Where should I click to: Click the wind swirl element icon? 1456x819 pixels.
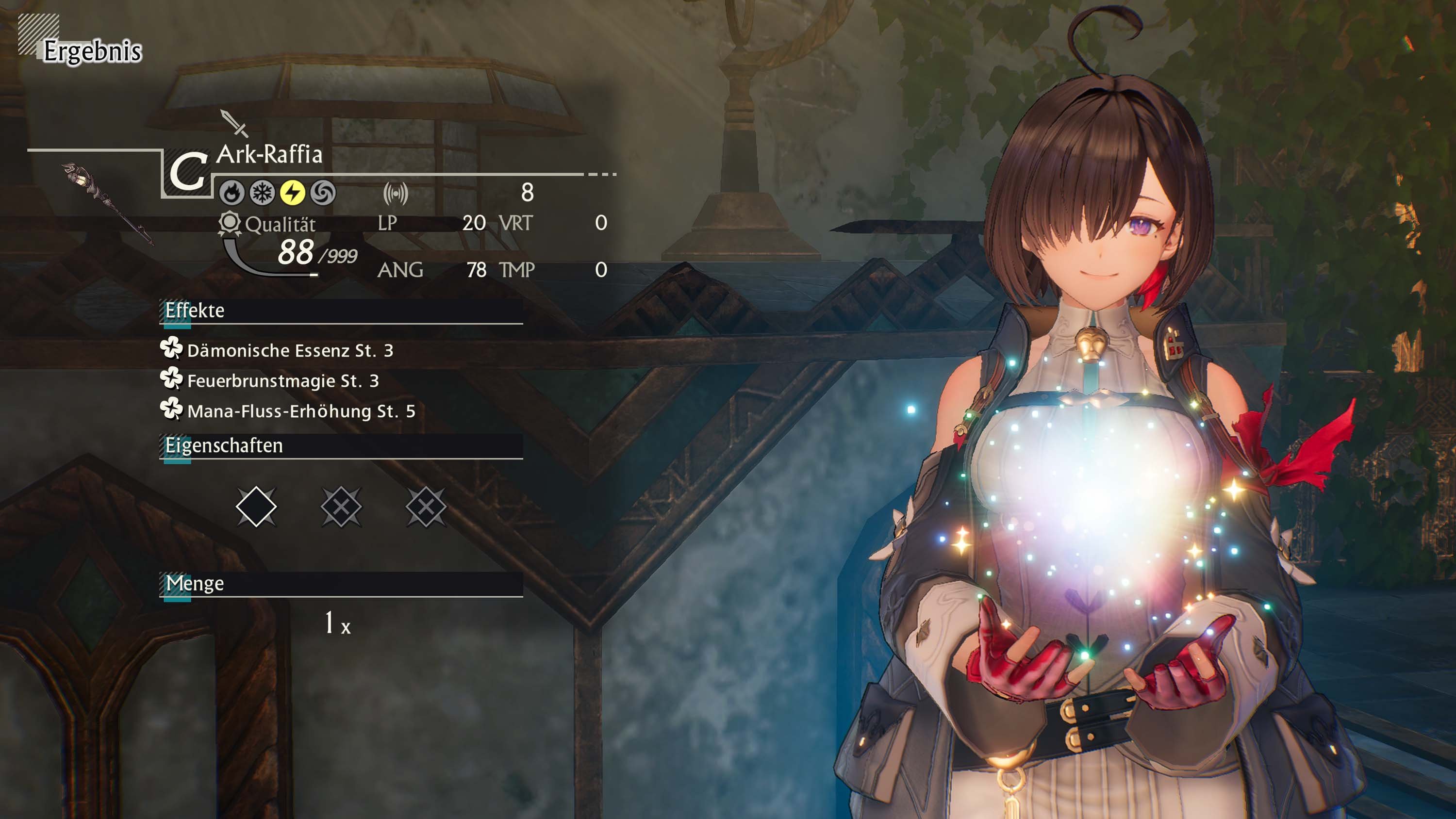click(x=323, y=193)
